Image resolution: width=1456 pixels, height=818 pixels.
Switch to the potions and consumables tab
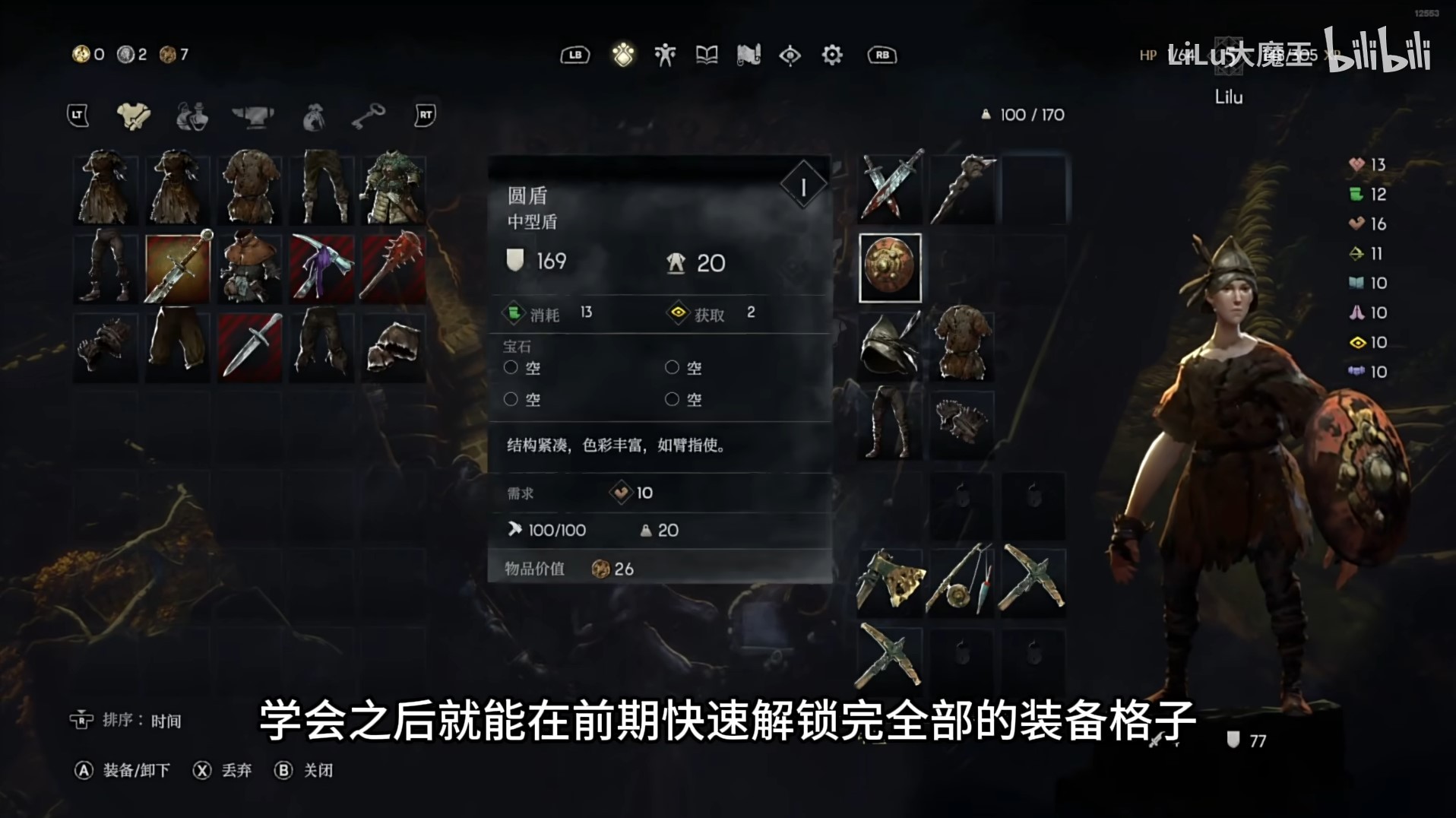coord(192,116)
